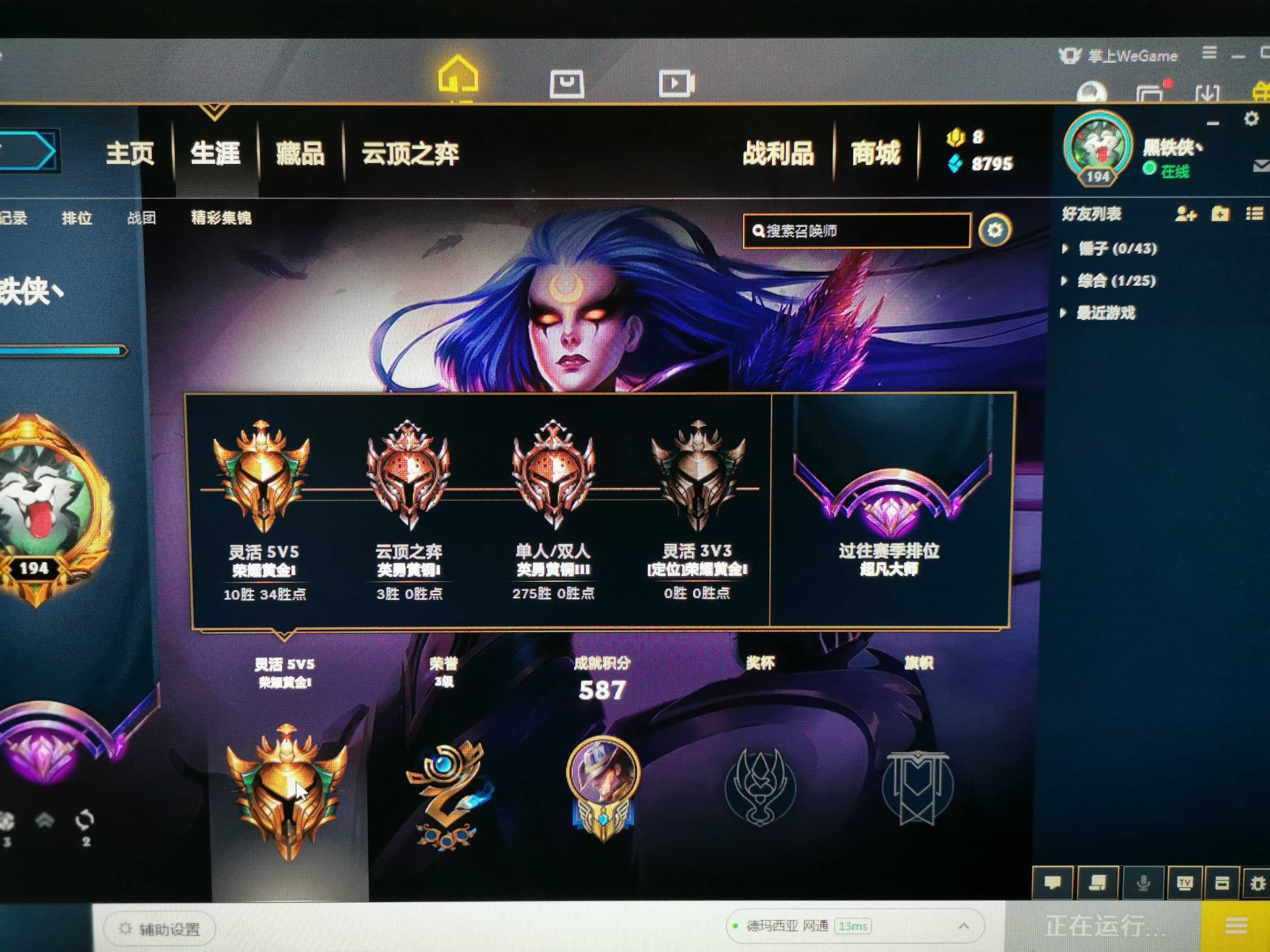Open the 云顶之弈 tab
Image resolution: width=1270 pixels, height=952 pixels.
pos(410,154)
